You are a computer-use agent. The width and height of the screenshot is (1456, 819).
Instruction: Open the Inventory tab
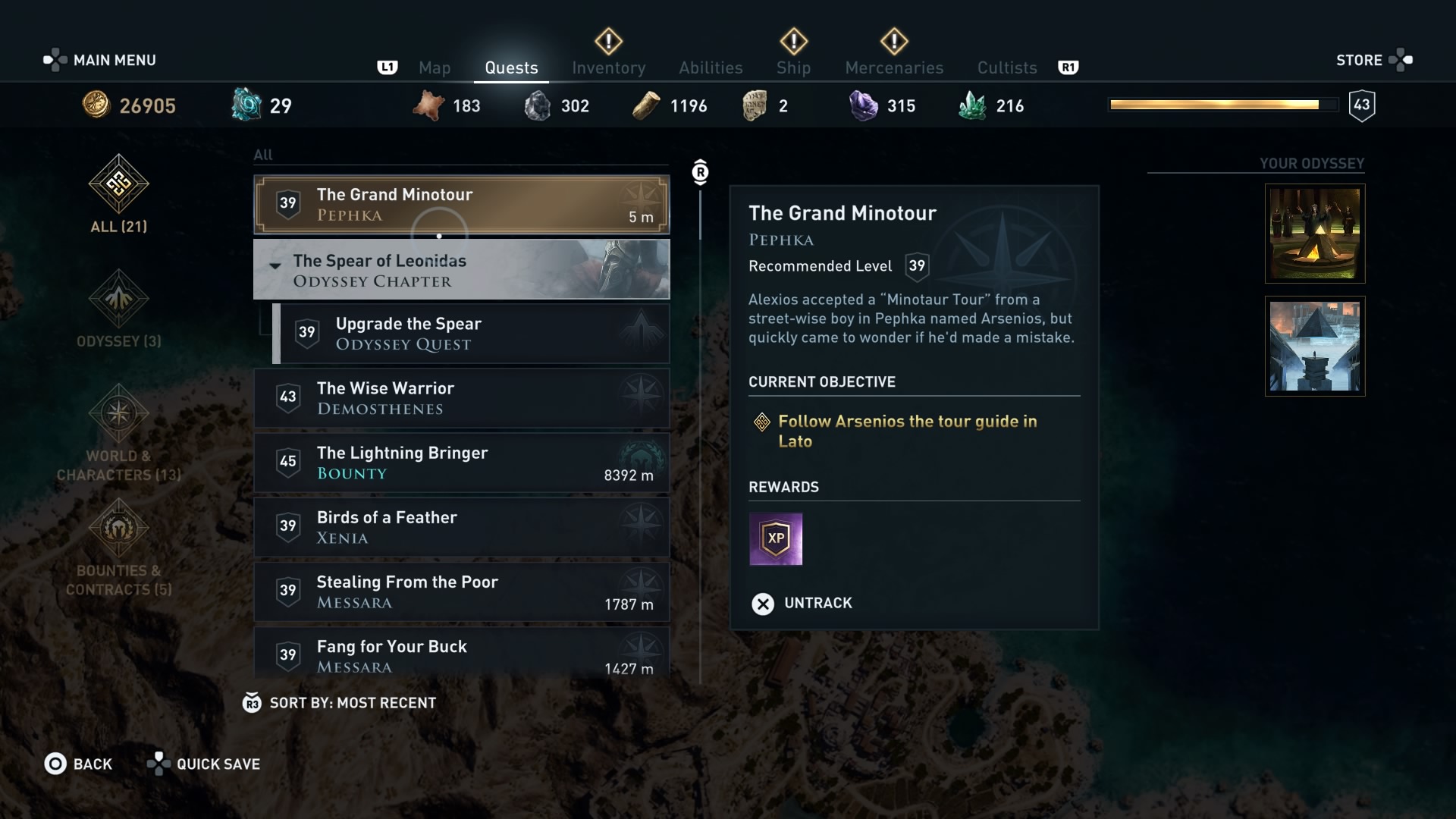coord(608,68)
